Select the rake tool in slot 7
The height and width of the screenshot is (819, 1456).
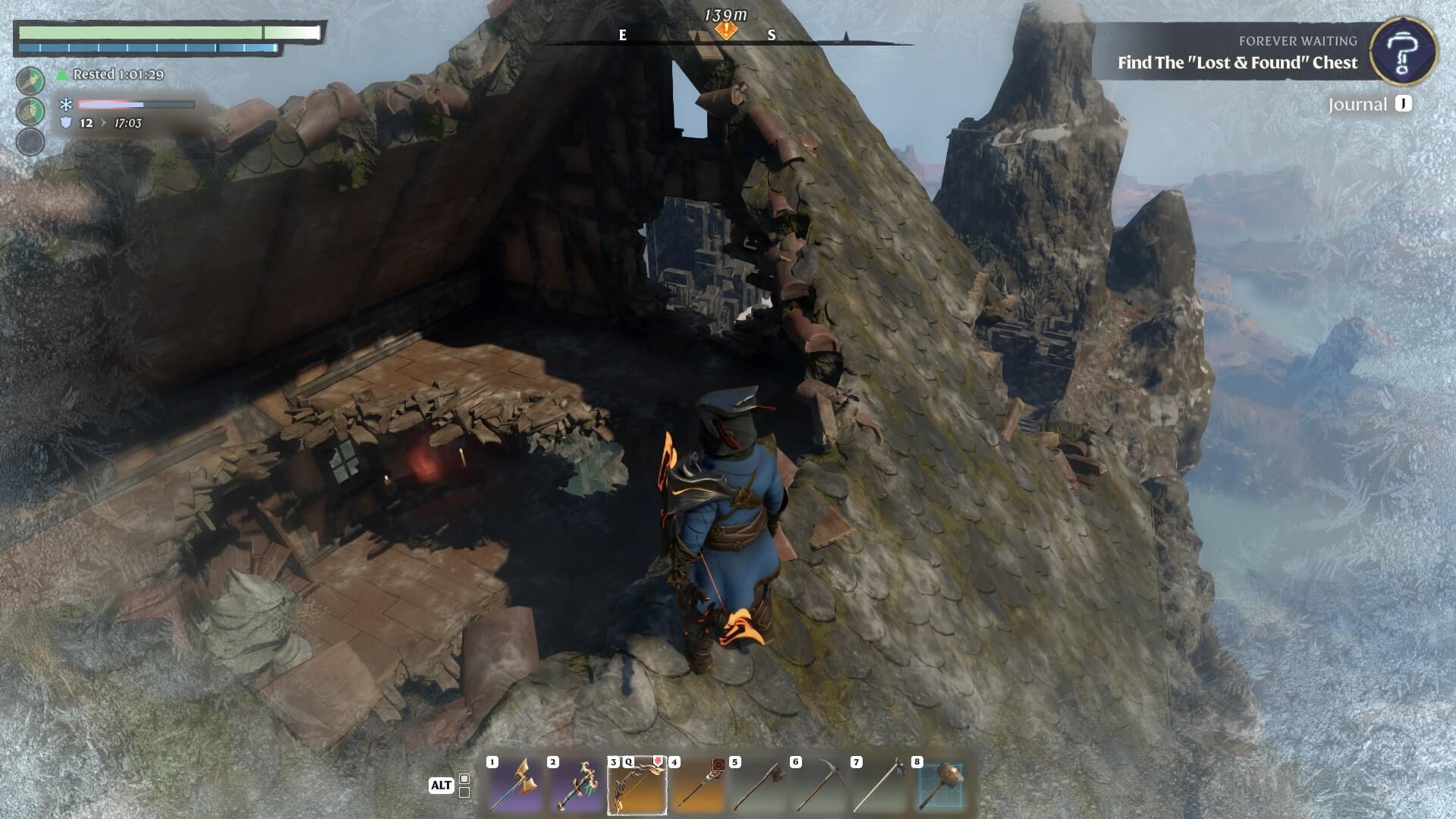(879, 786)
